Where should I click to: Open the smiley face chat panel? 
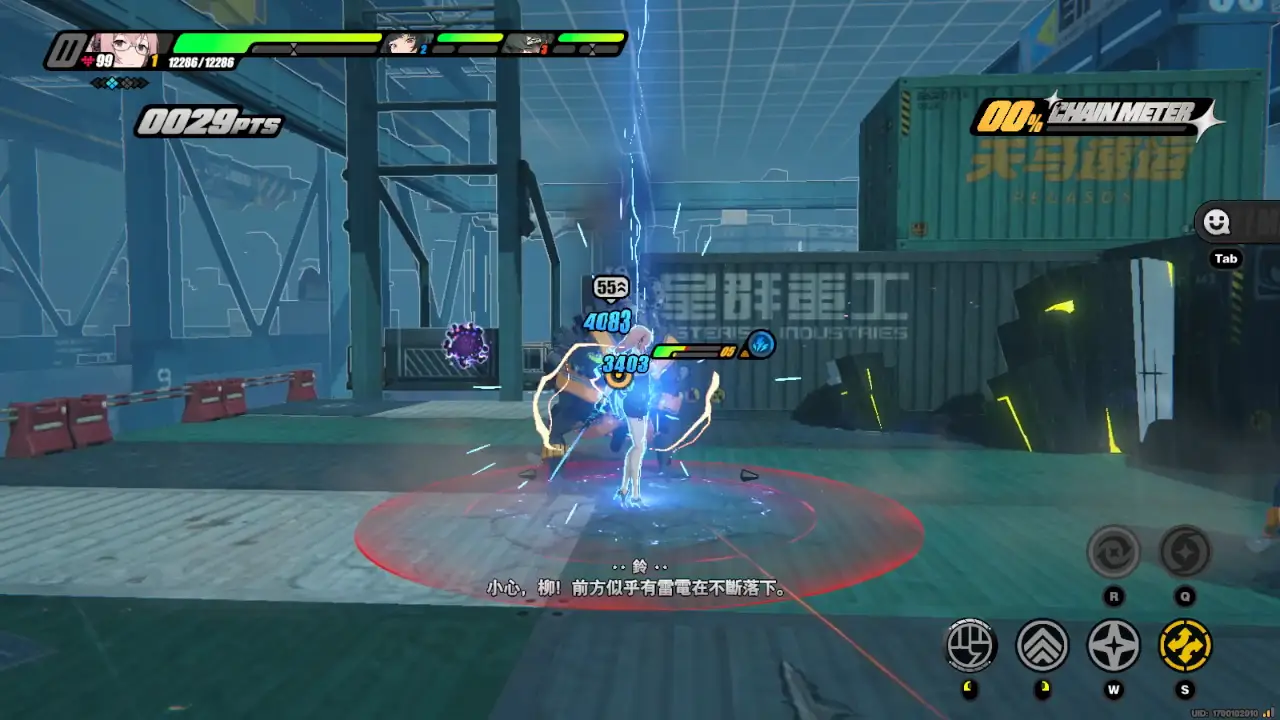[1217, 222]
